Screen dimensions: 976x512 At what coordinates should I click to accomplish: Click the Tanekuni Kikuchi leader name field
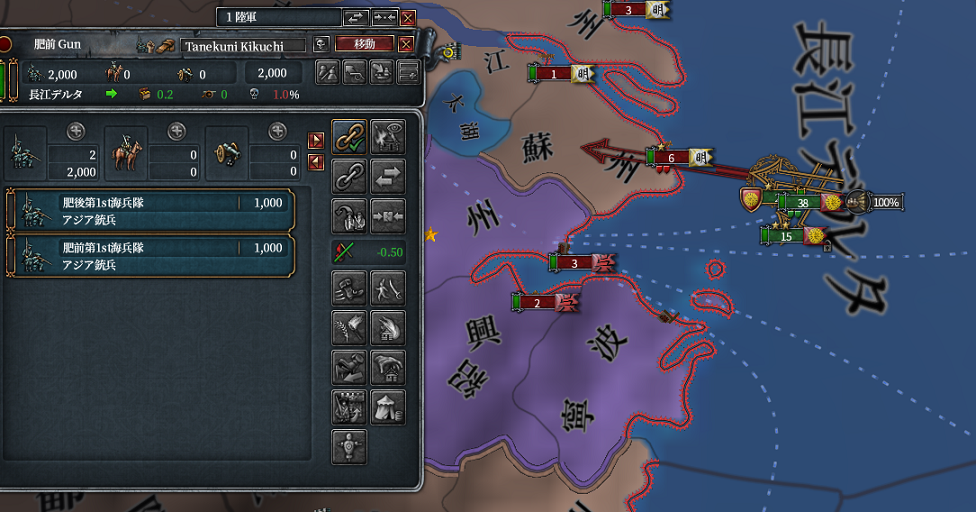(x=243, y=45)
